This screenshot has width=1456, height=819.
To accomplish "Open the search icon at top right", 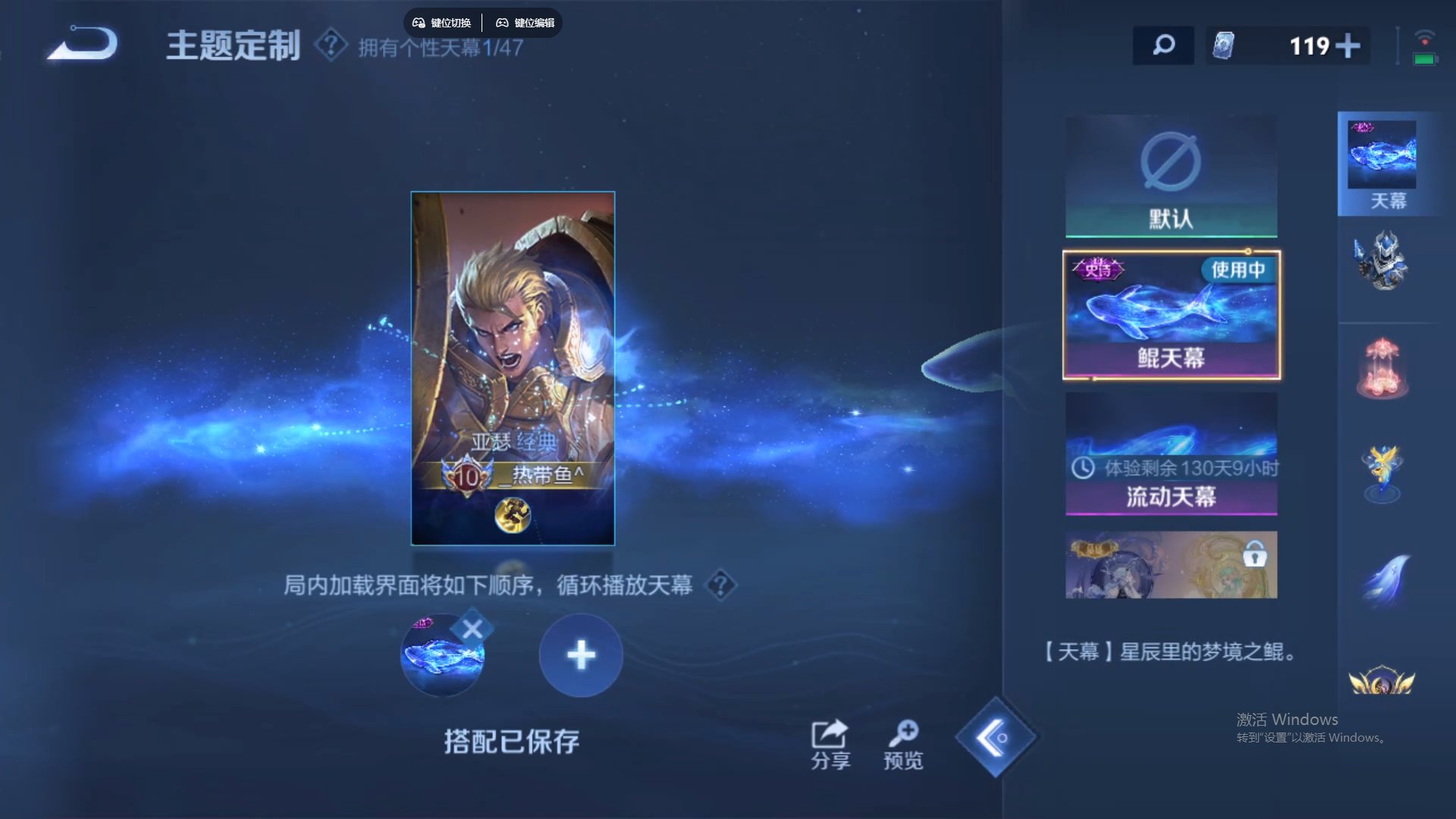I will tap(1163, 46).
